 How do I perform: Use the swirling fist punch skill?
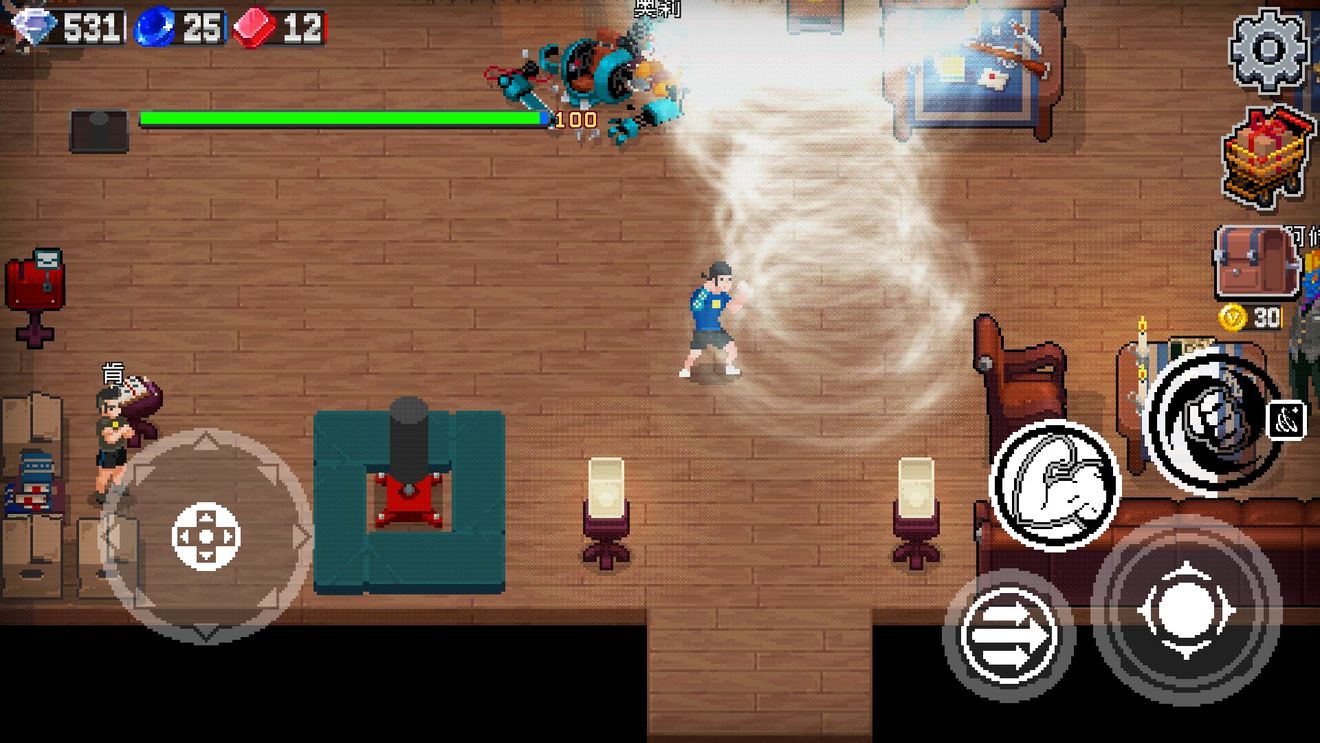(x=1213, y=421)
